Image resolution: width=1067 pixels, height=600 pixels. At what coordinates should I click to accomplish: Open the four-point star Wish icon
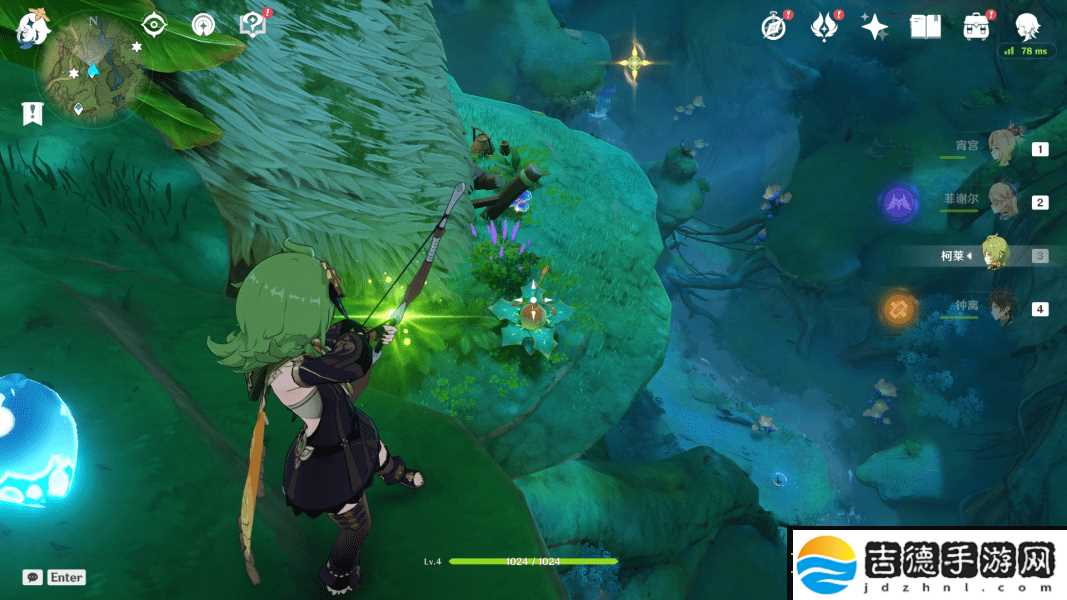(x=875, y=27)
